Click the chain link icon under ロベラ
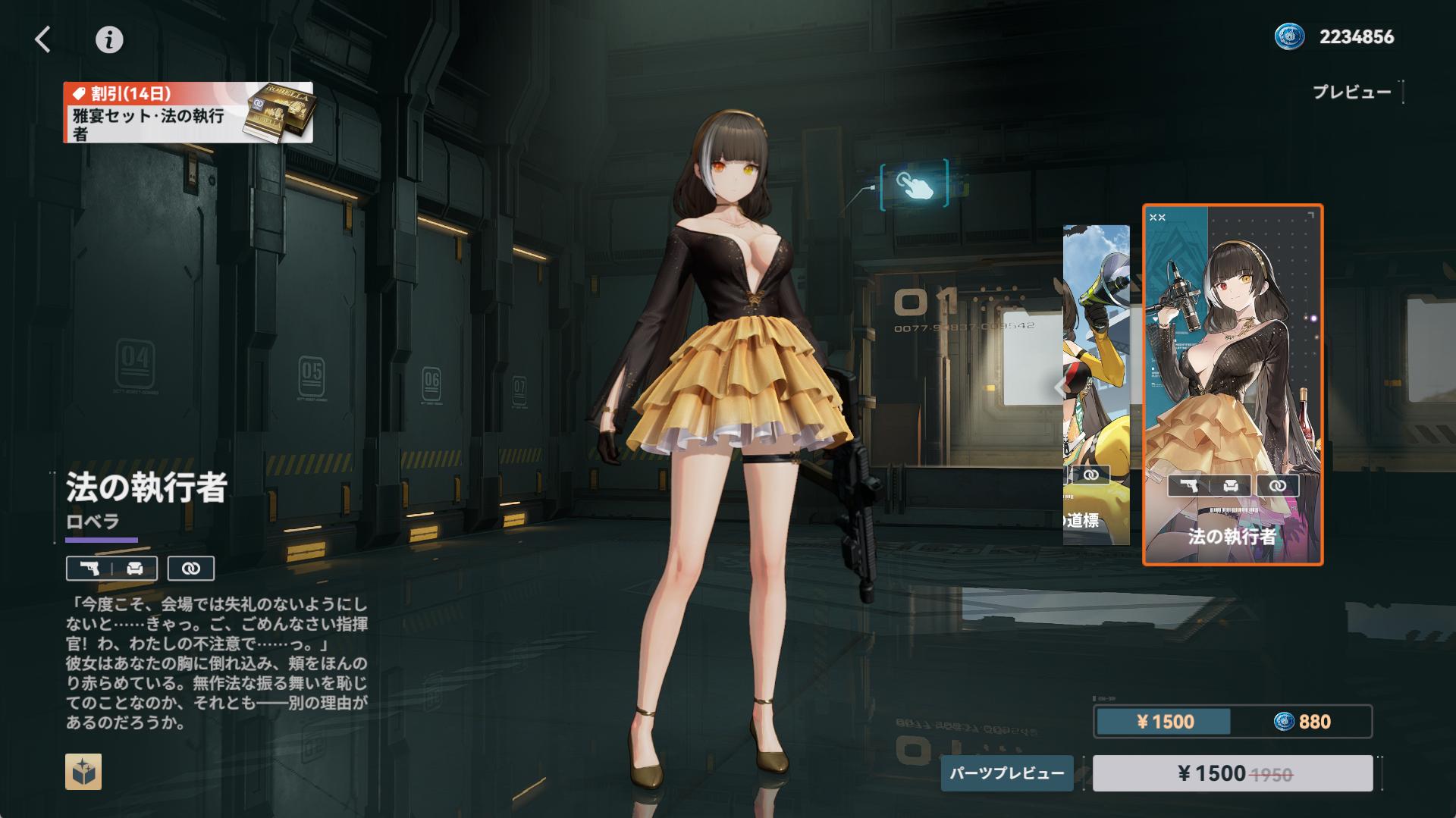 tap(190, 569)
